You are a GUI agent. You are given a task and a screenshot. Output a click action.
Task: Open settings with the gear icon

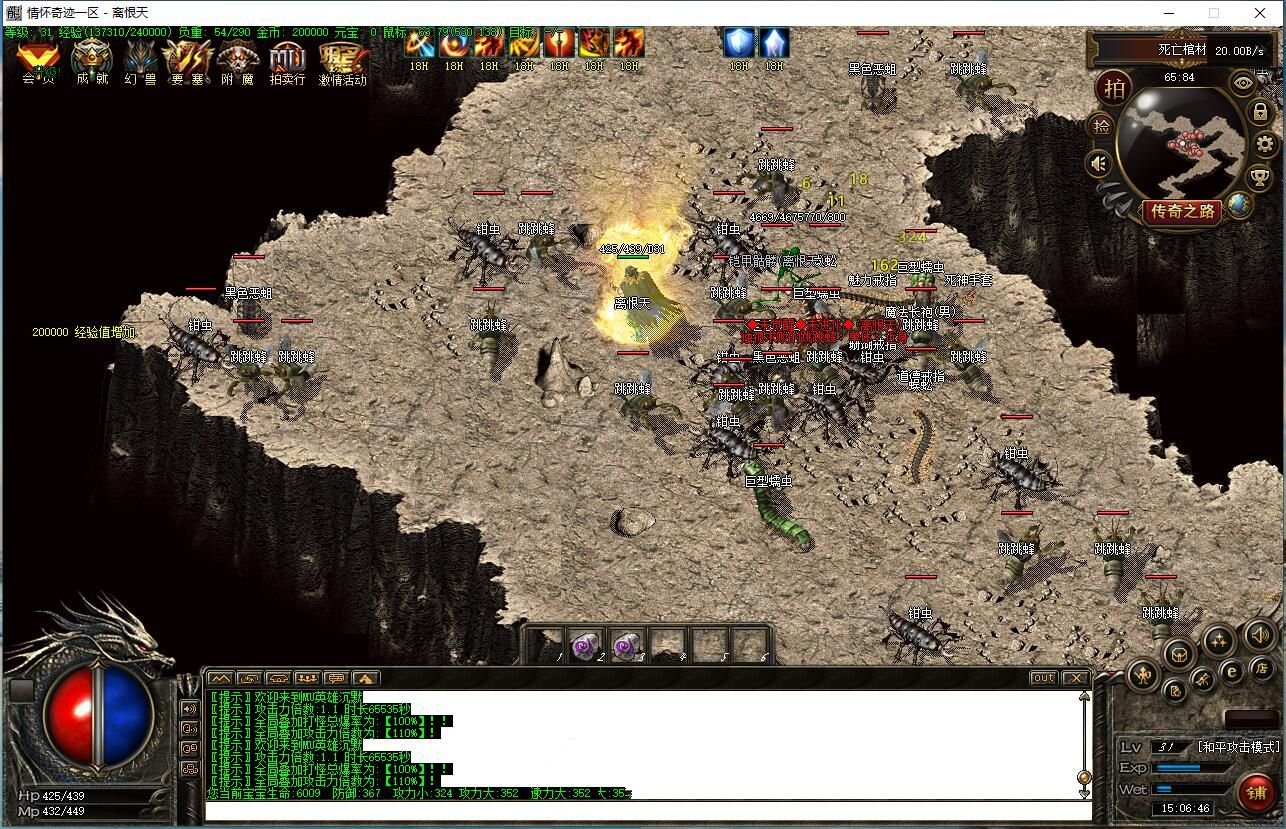pos(1265,144)
